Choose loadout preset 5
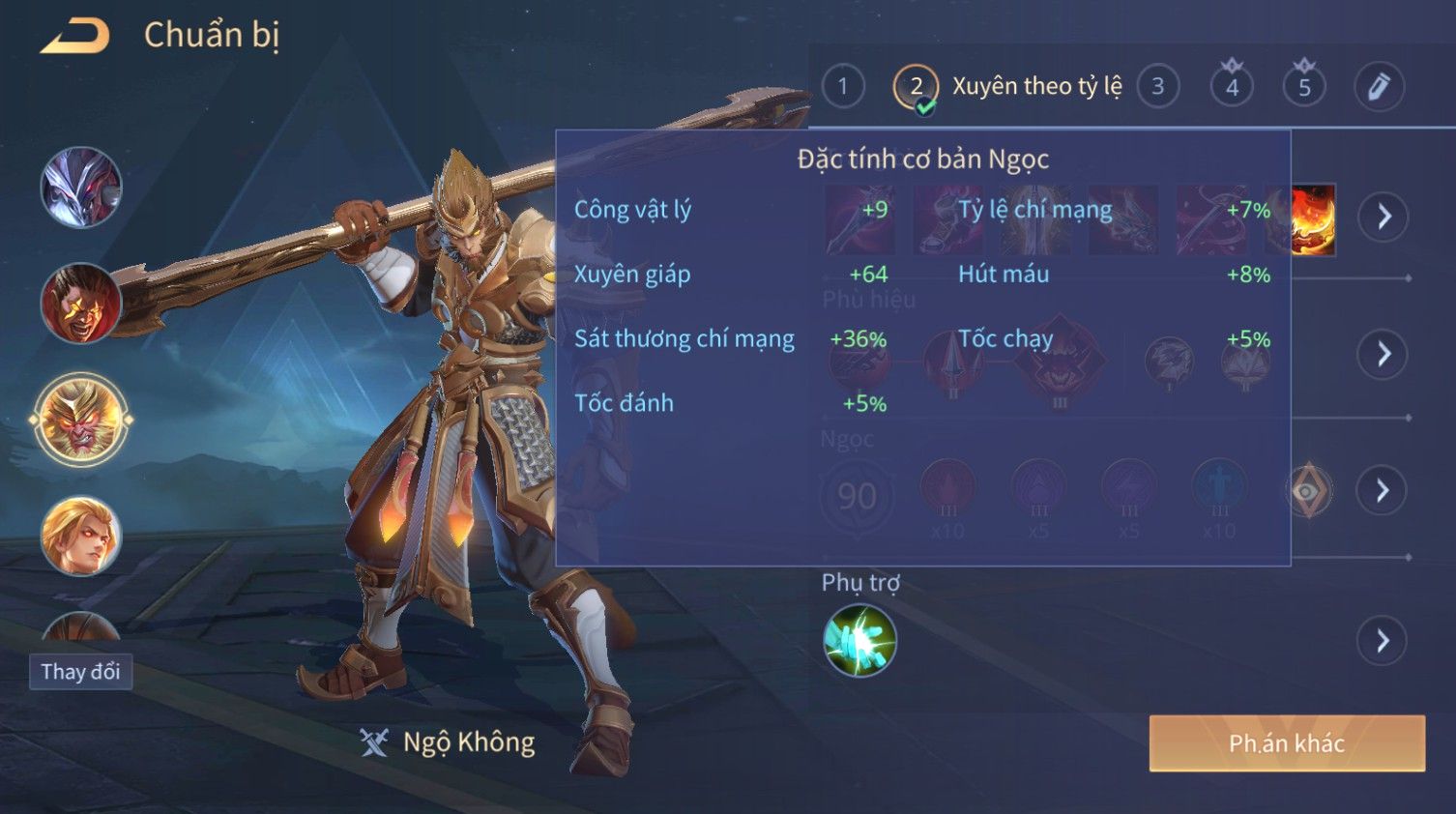 [1304, 87]
